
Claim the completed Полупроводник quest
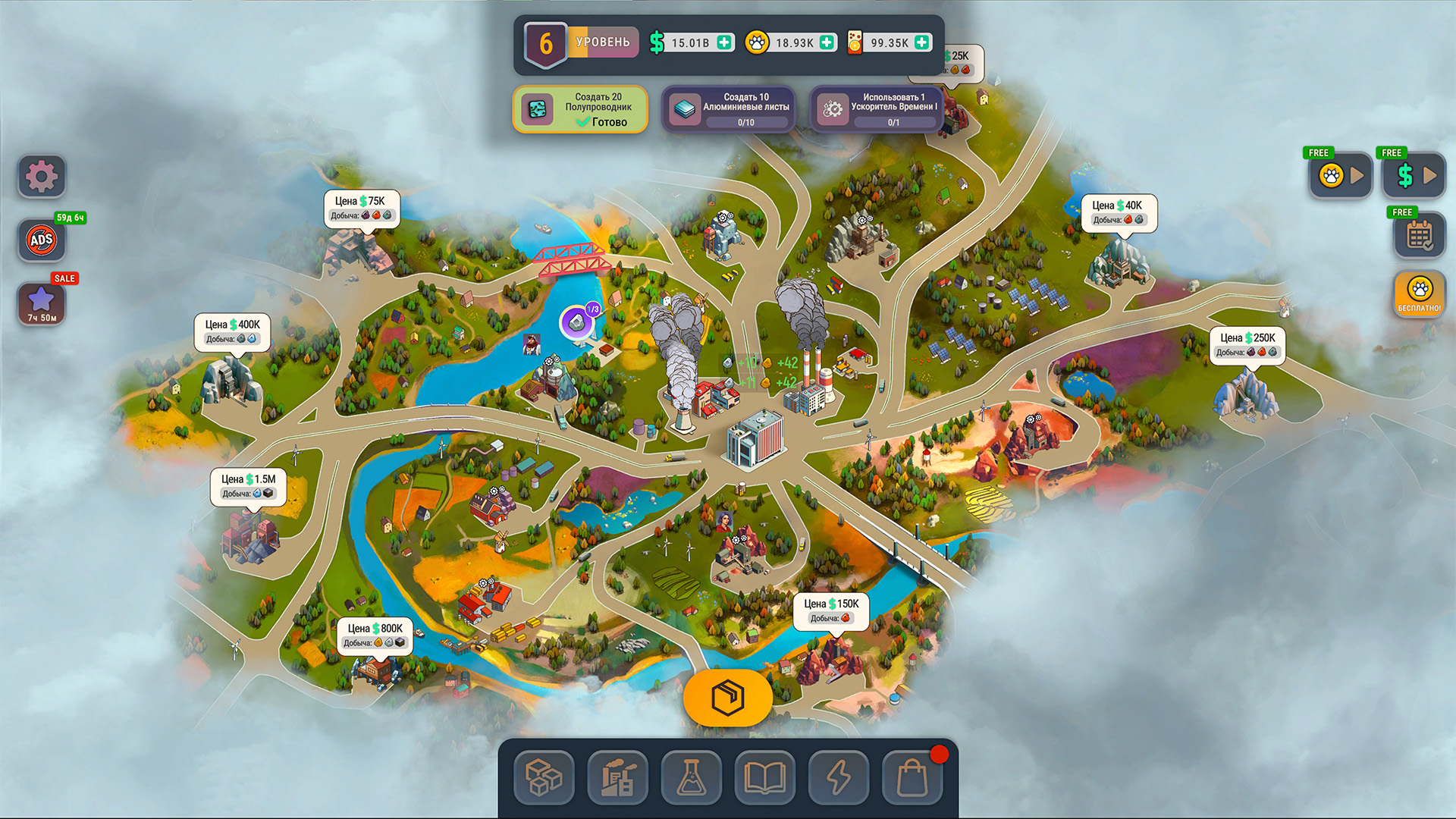(580, 109)
